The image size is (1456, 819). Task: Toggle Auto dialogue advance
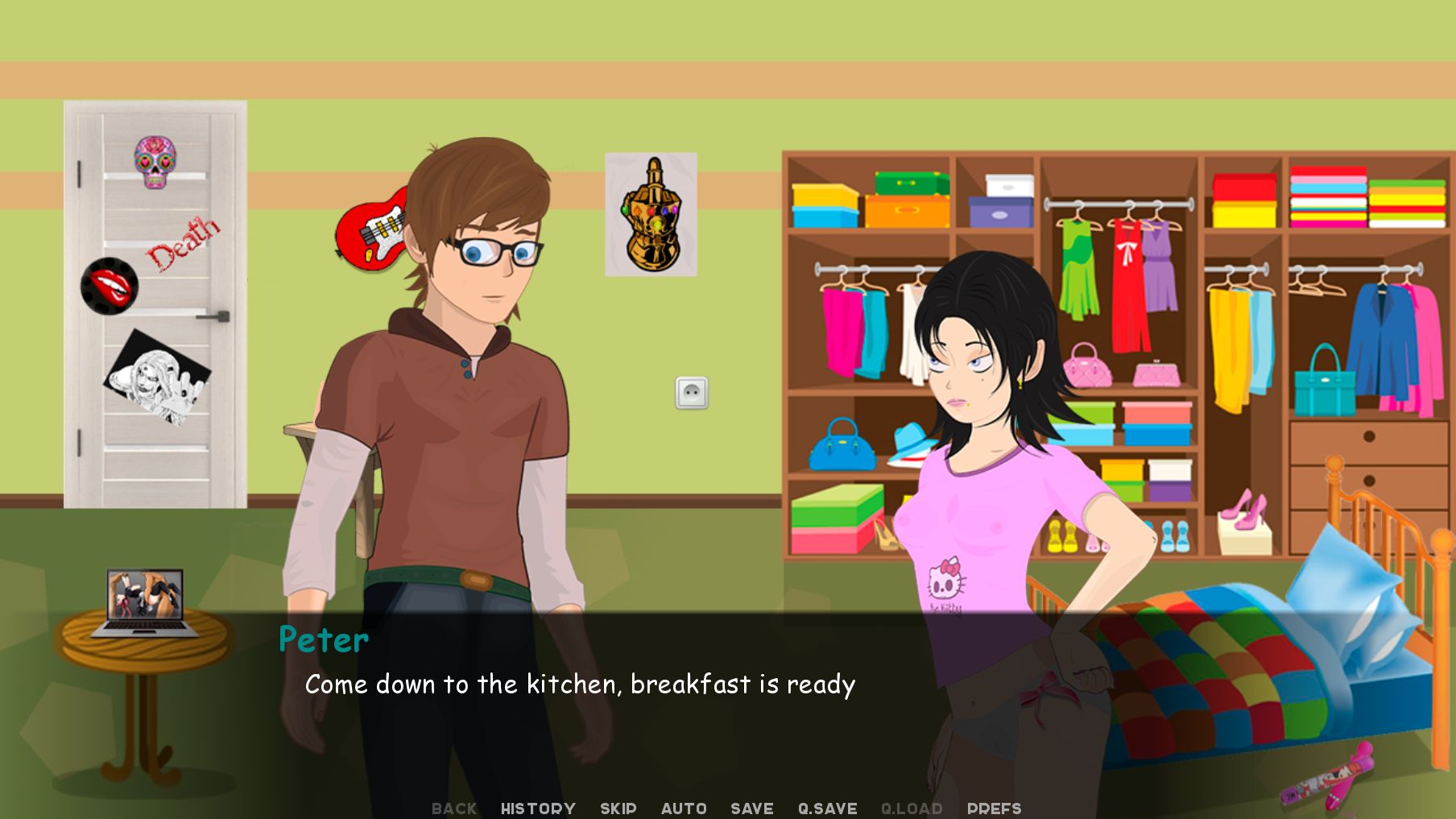click(684, 809)
